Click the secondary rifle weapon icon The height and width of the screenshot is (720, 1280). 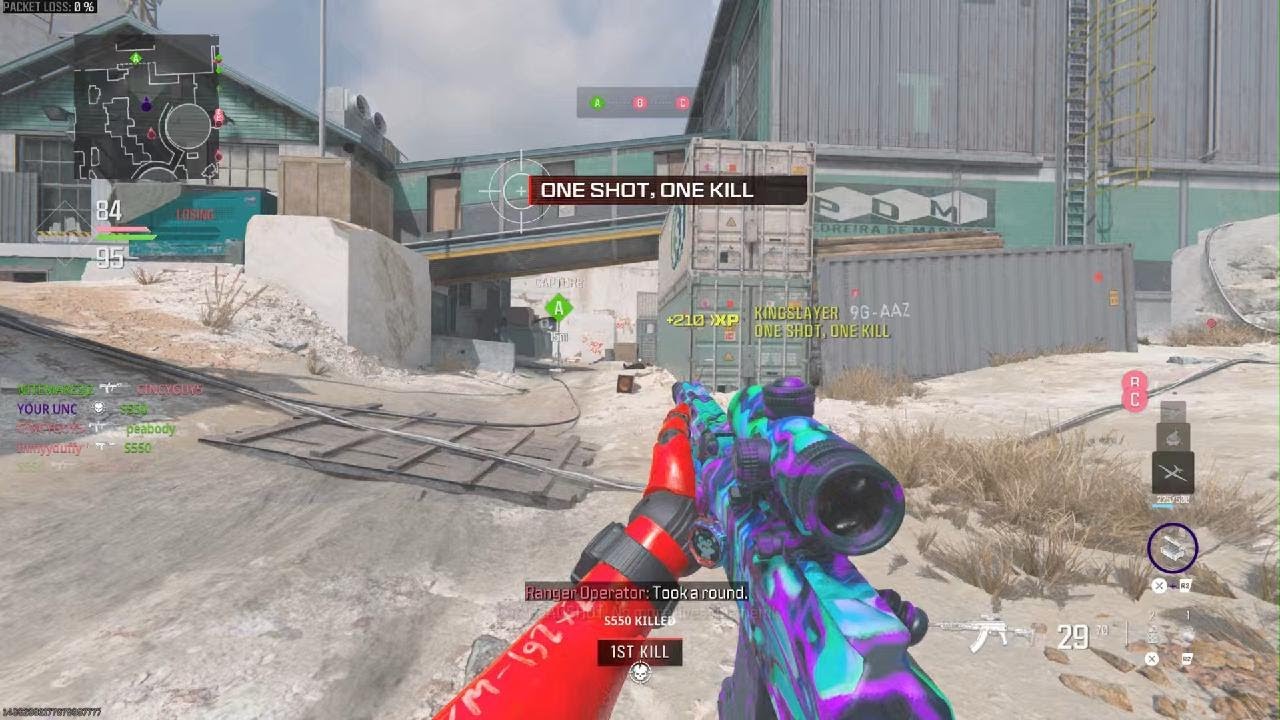(x=987, y=633)
